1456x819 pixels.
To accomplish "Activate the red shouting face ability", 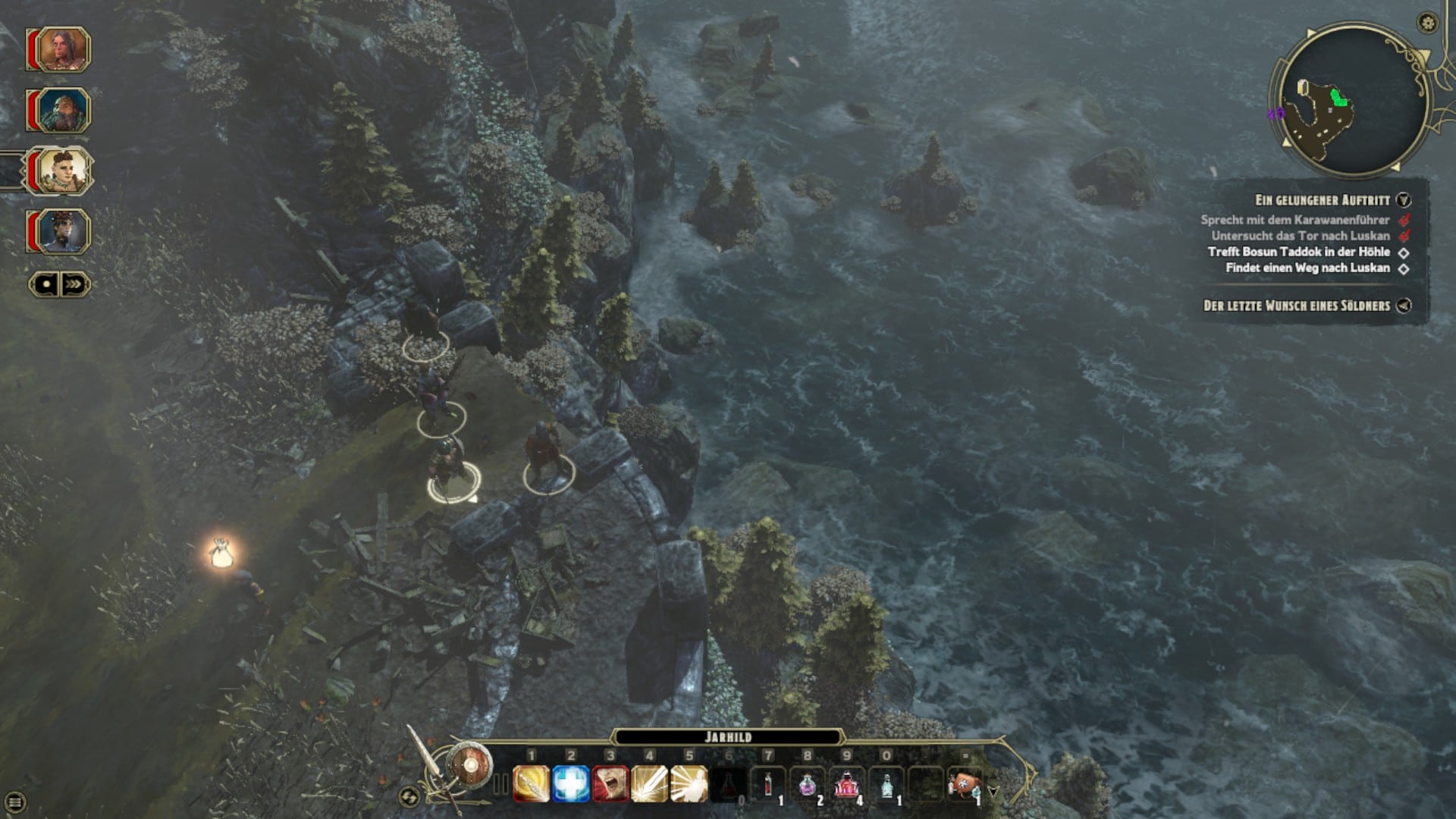I will [610, 784].
